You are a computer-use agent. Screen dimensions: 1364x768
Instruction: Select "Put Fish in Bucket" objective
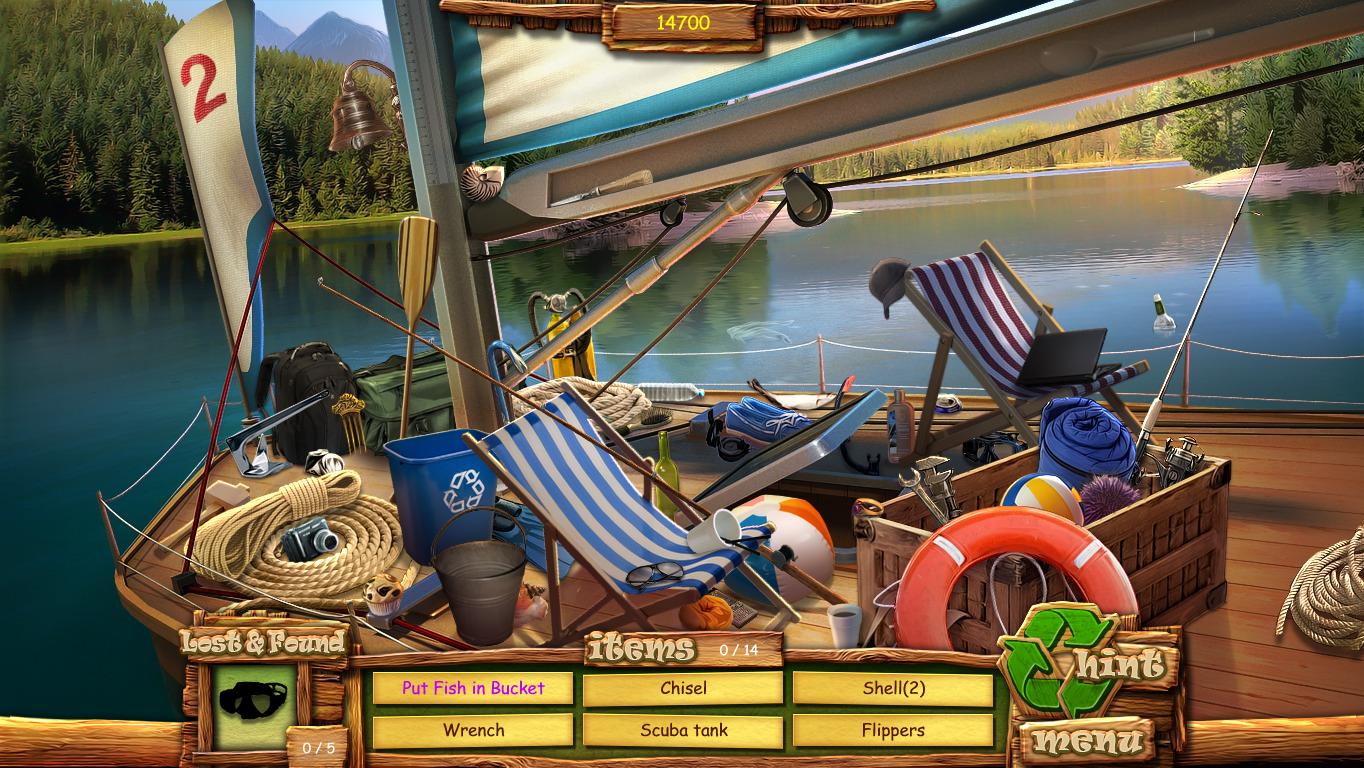[x=472, y=688]
